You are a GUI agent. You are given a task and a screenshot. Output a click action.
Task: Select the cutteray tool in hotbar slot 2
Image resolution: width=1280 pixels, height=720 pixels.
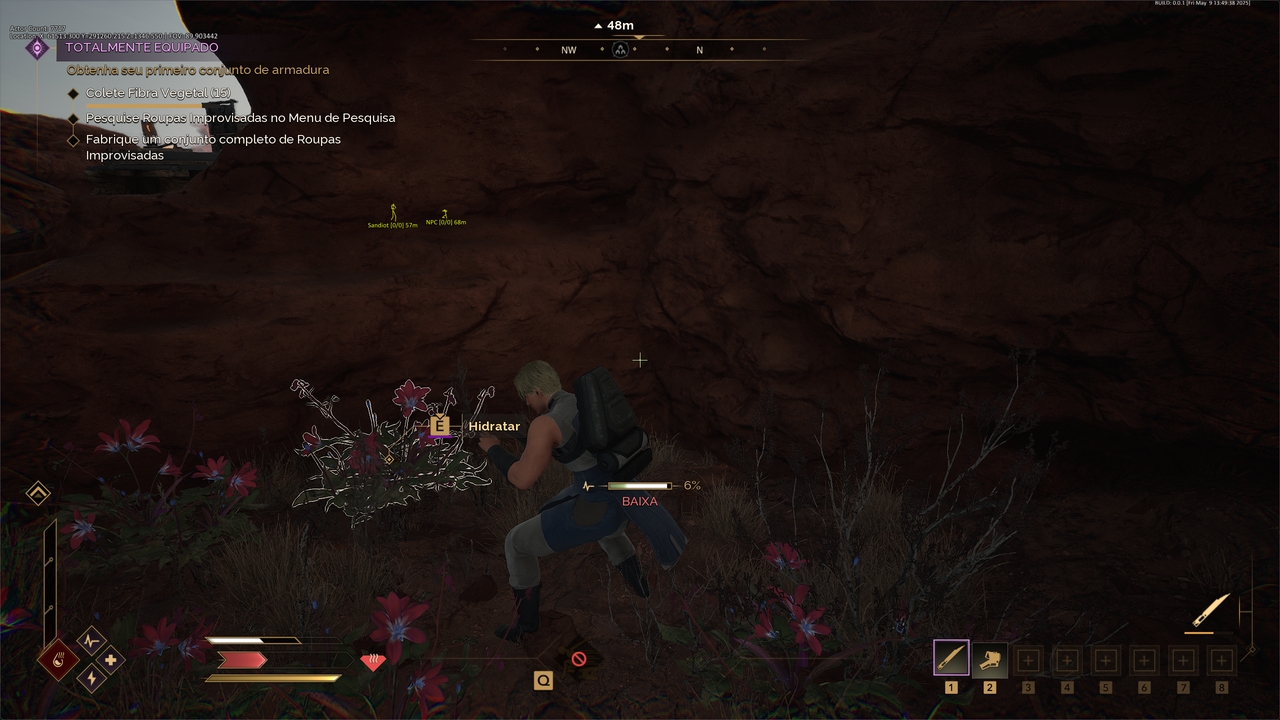pos(989,657)
